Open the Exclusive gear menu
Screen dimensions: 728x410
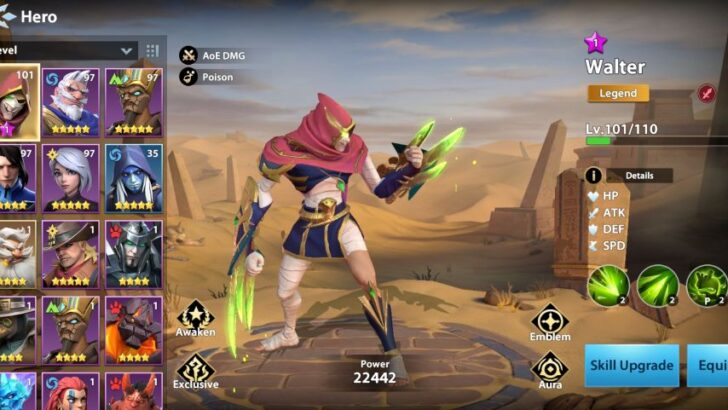coord(195,372)
